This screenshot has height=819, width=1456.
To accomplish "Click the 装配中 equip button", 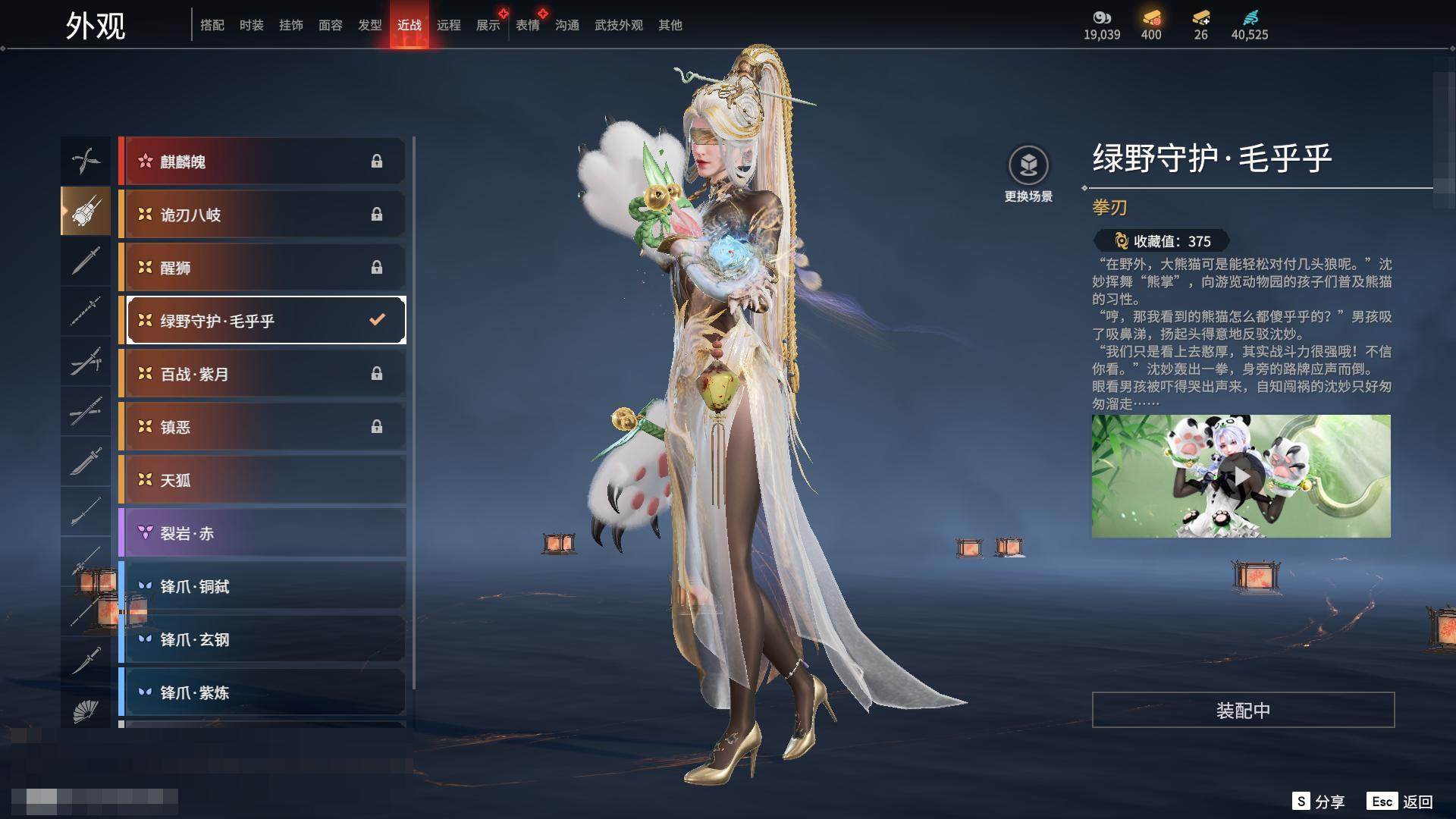I will tap(1243, 710).
